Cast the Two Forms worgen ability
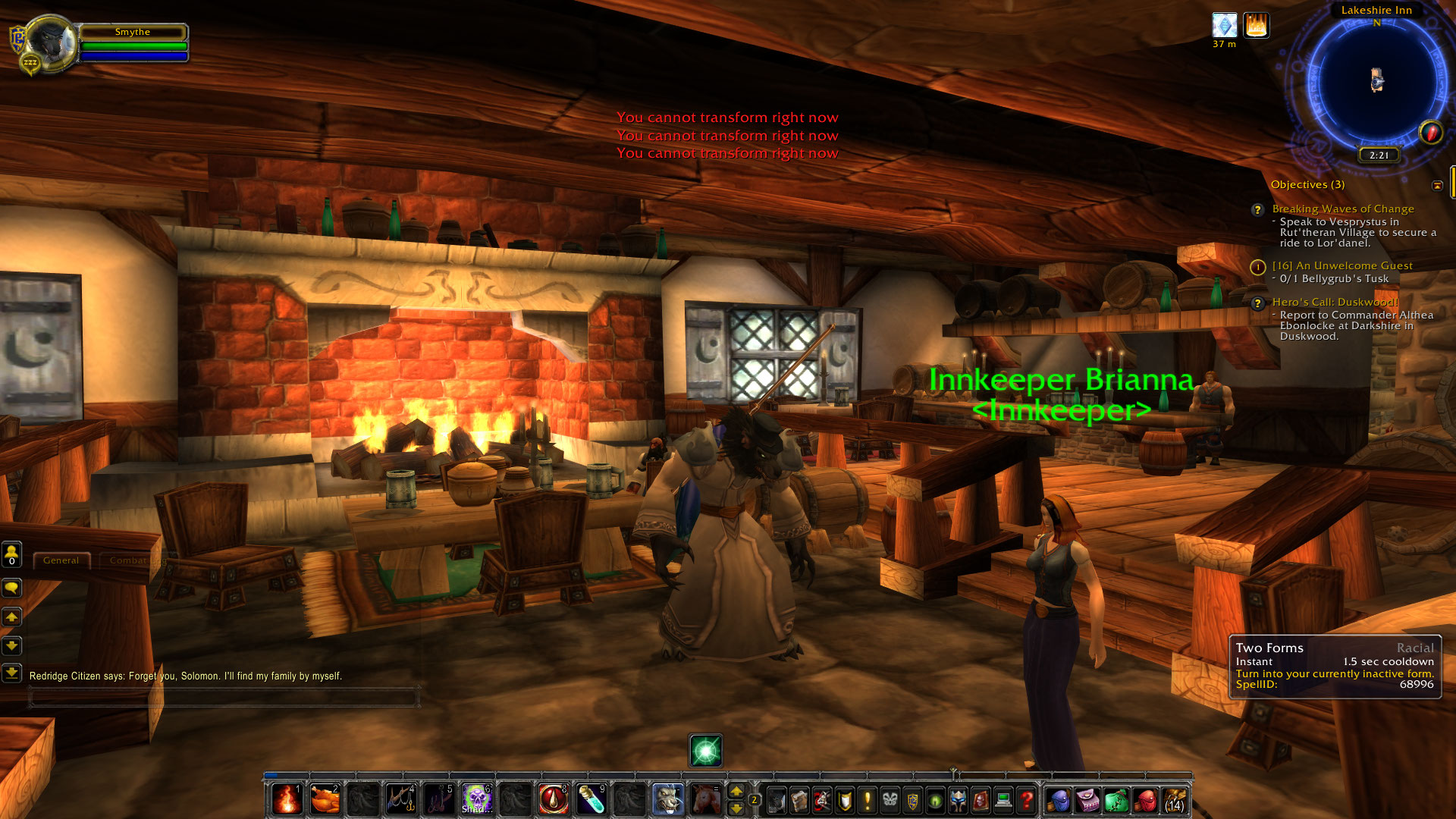 click(667, 799)
